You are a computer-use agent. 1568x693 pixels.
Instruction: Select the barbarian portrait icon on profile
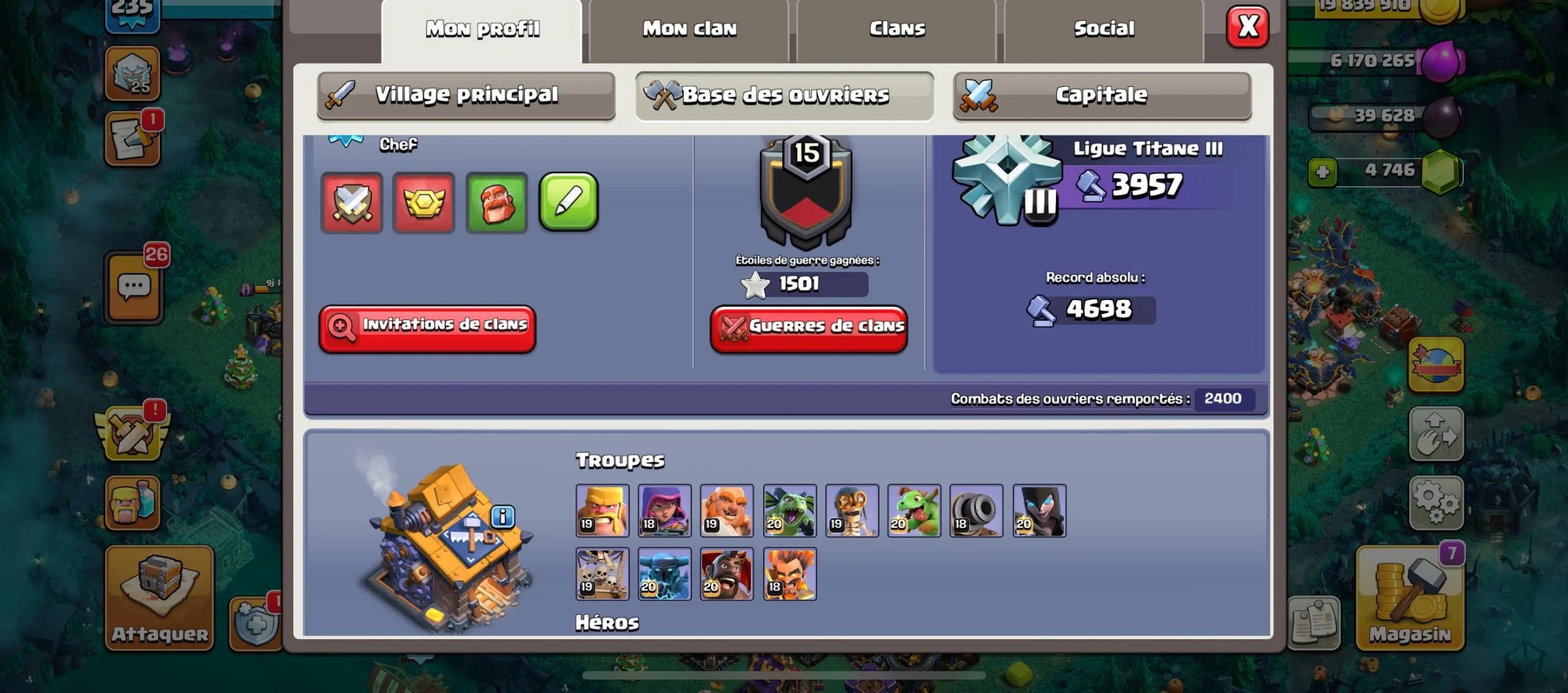[x=496, y=203]
